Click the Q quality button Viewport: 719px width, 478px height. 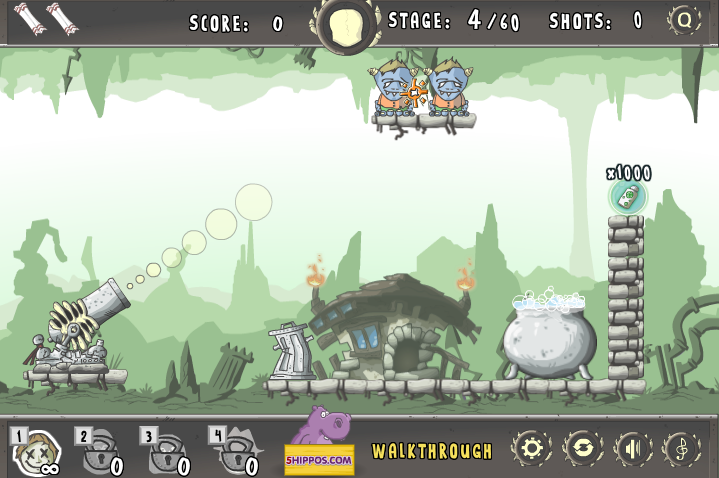pos(685,20)
